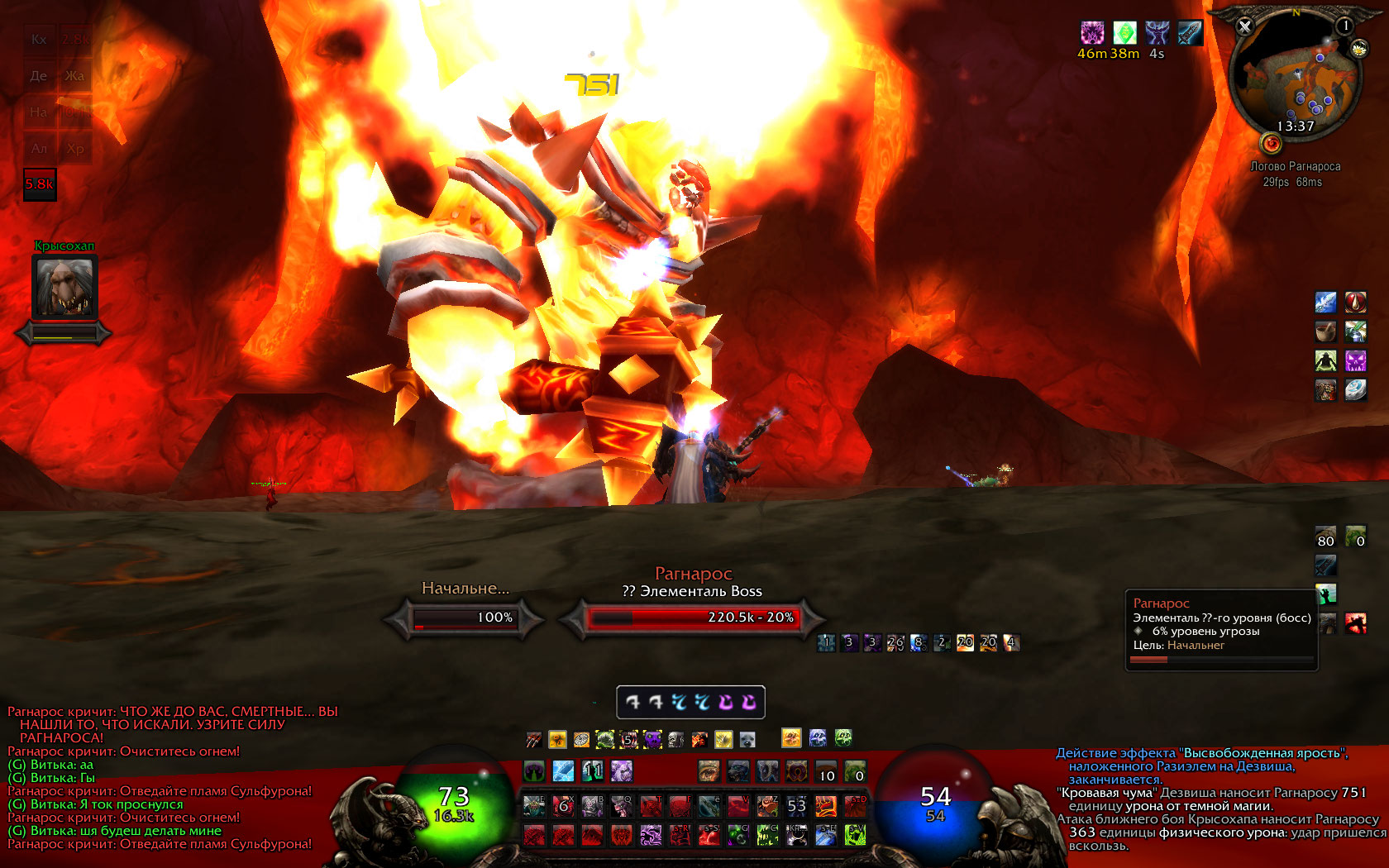Use the mortar and pestle profession icon
This screenshot has width=1389, height=868.
(x=1325, y=331)
